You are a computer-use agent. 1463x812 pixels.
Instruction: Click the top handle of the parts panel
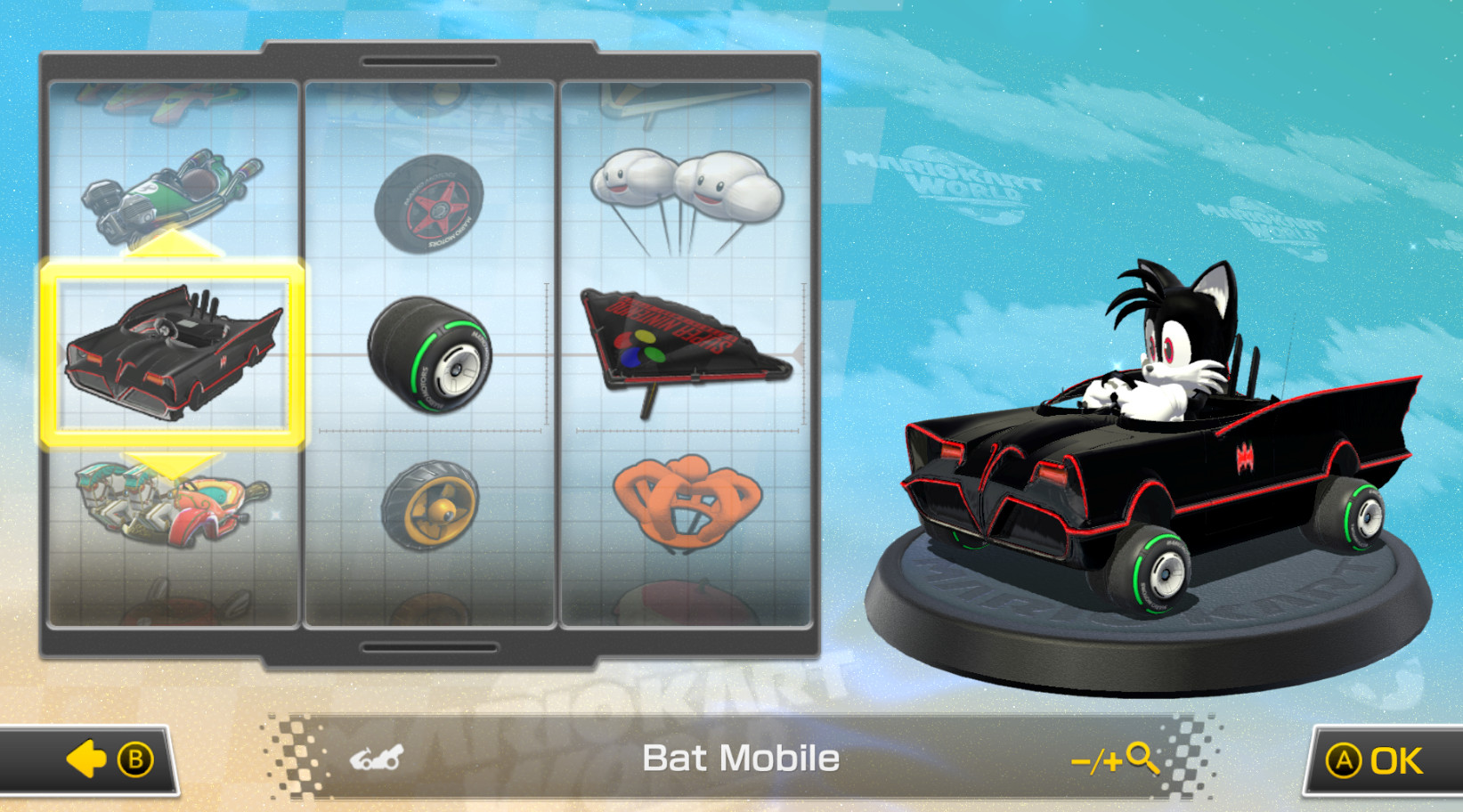(x=428, y=61)
